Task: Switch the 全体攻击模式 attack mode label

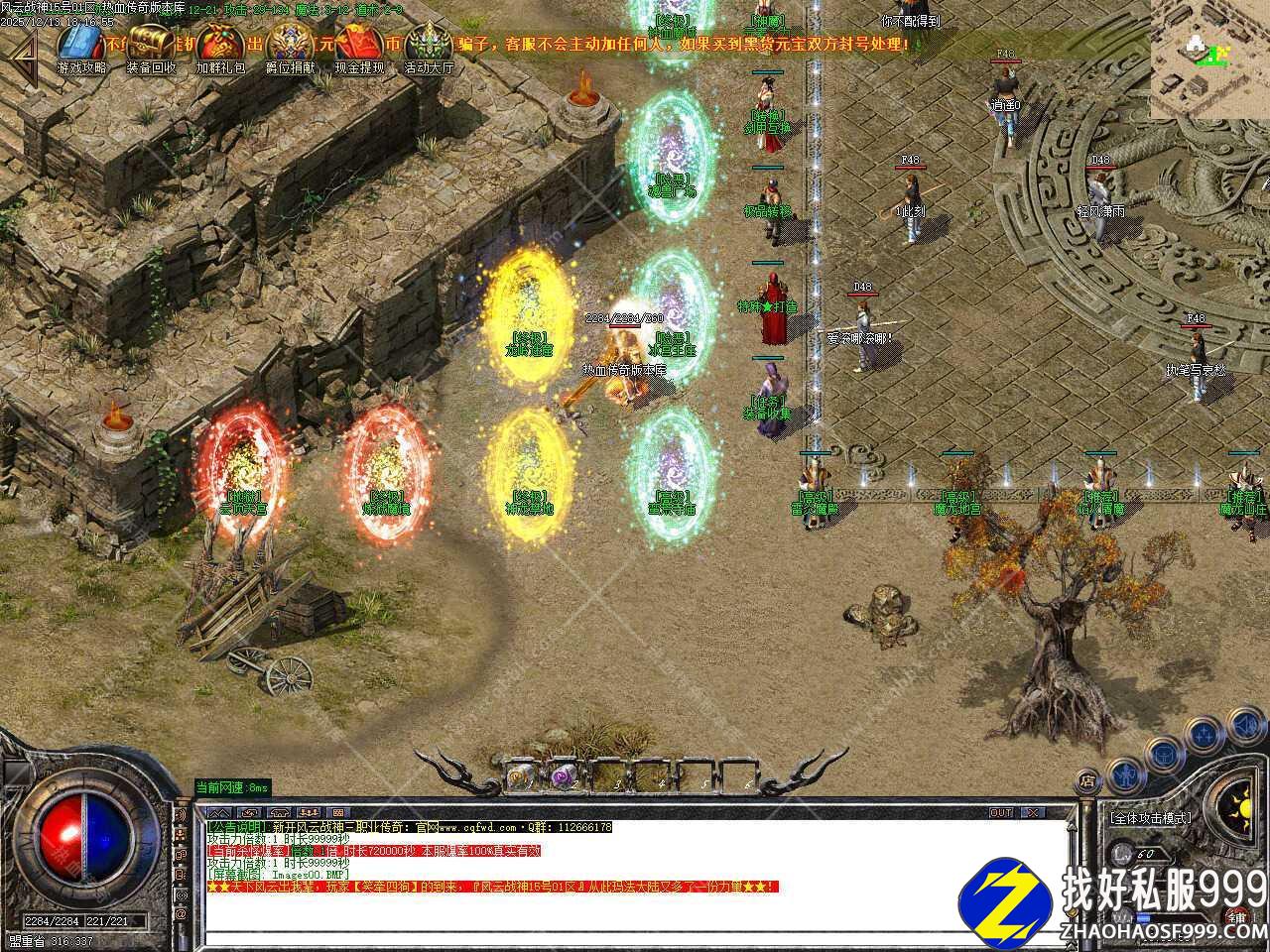Action: 1151,818
